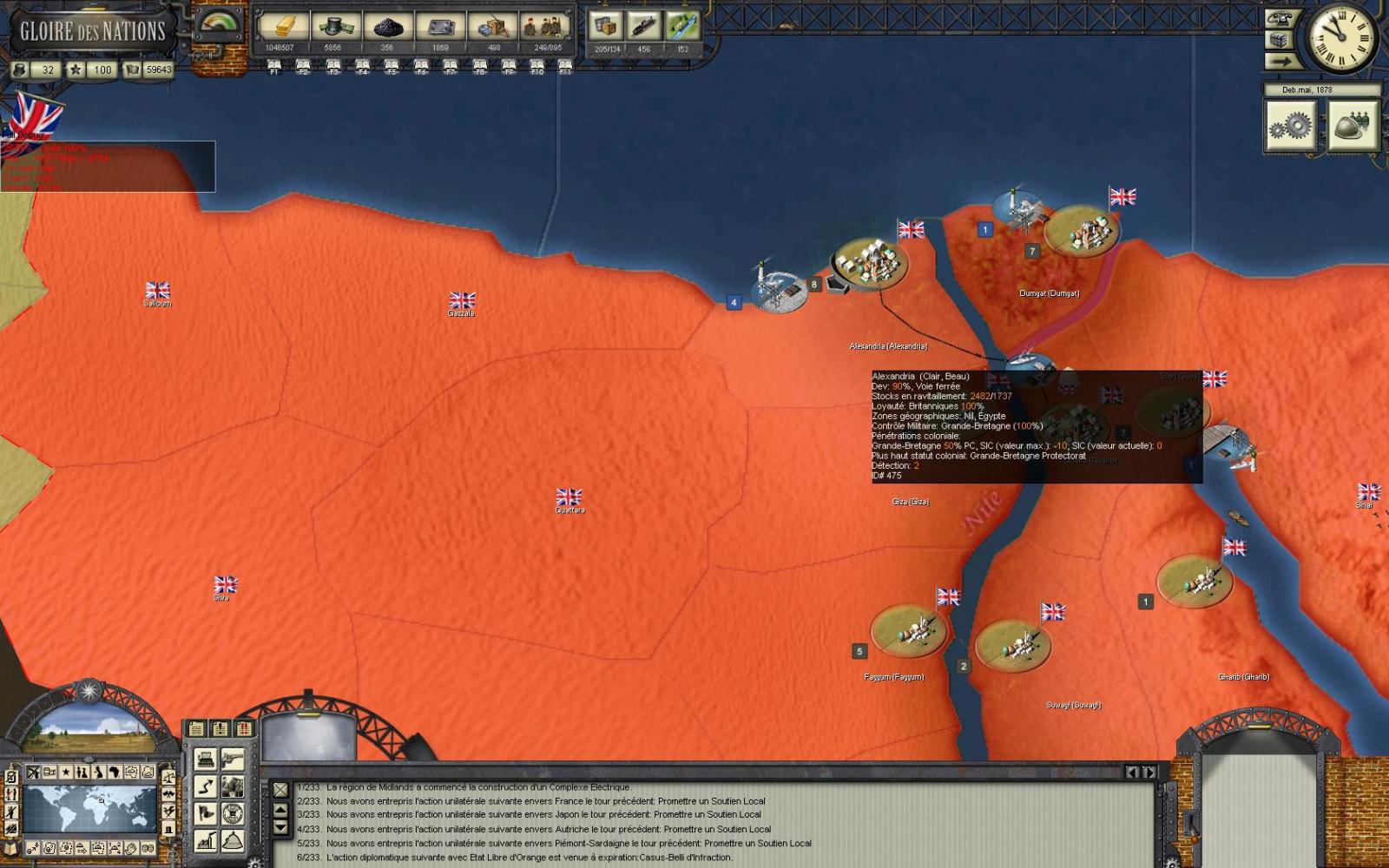Switch to the F5 ledger tab

391,62
